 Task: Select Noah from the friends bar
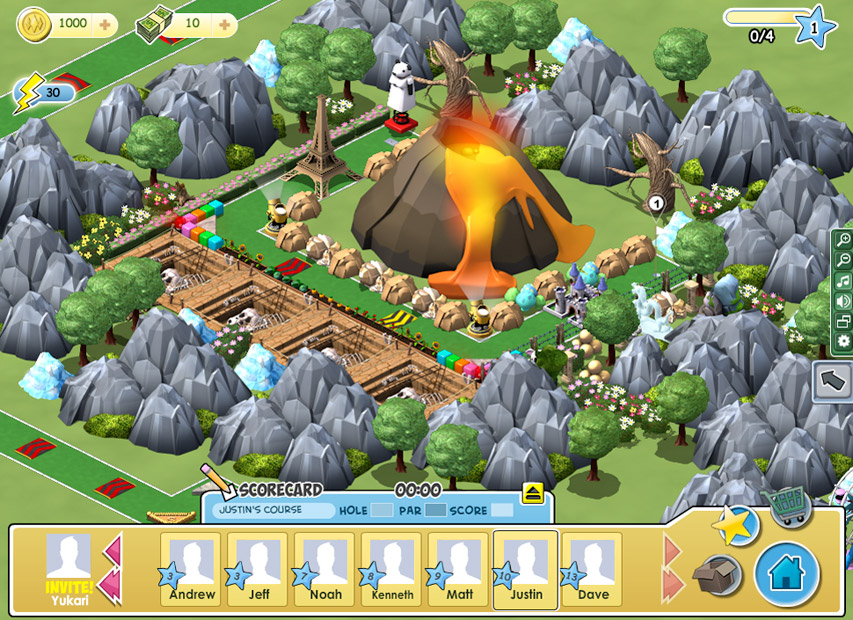[x=325, y=568]
